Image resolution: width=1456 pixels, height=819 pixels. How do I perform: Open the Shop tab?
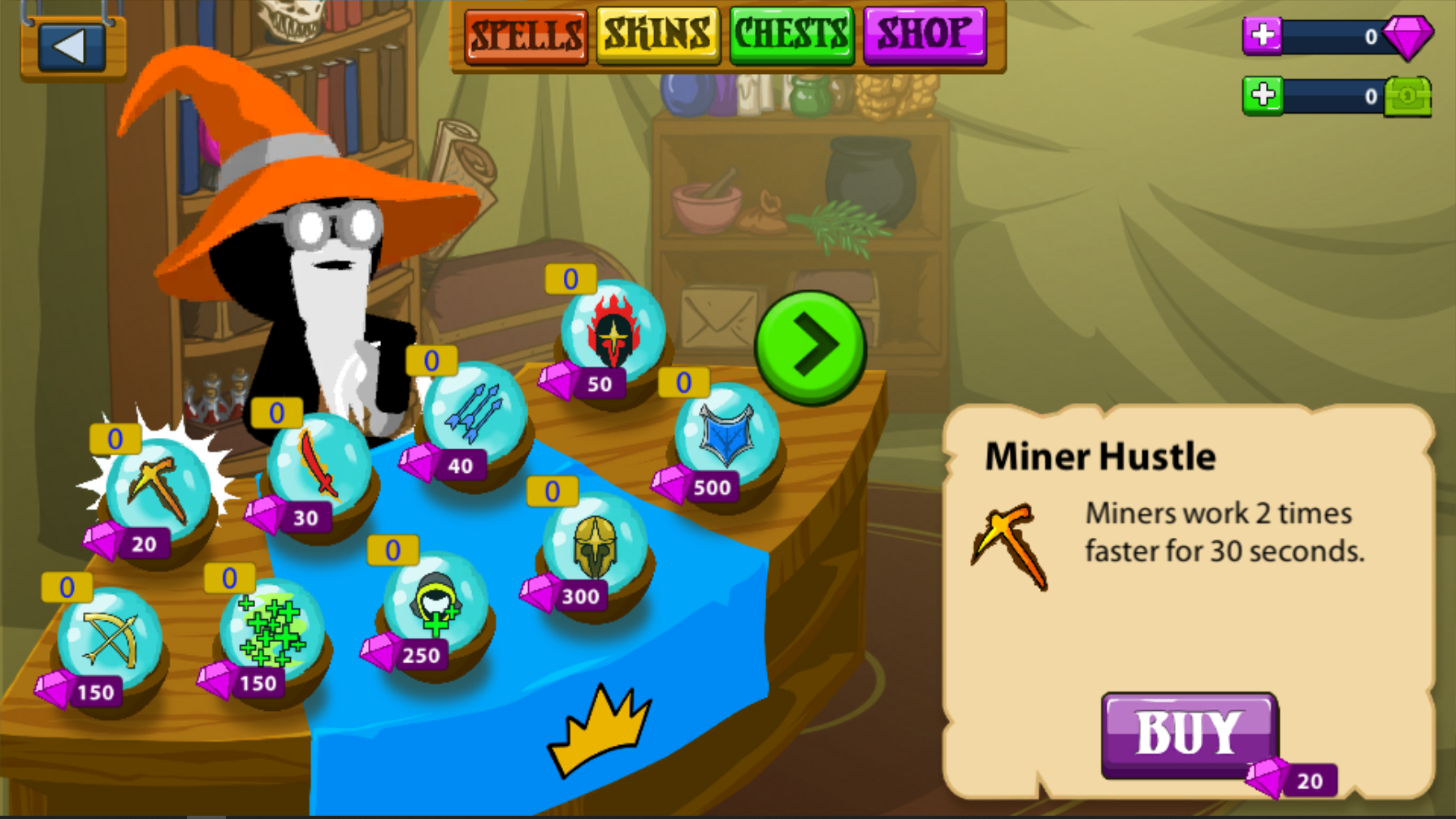pos(925,36)
